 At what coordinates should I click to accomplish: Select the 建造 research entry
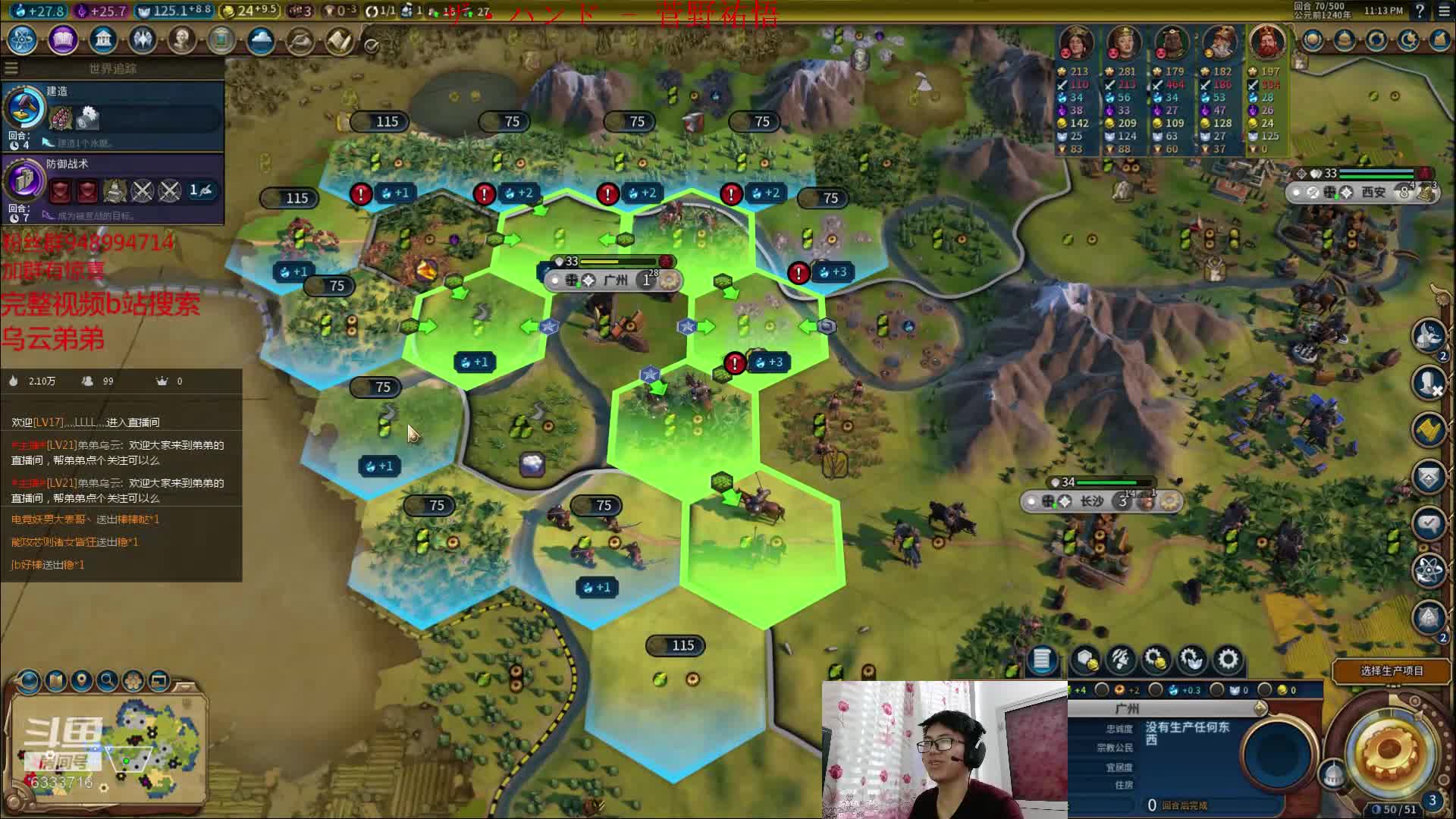(x=114, y=115)
